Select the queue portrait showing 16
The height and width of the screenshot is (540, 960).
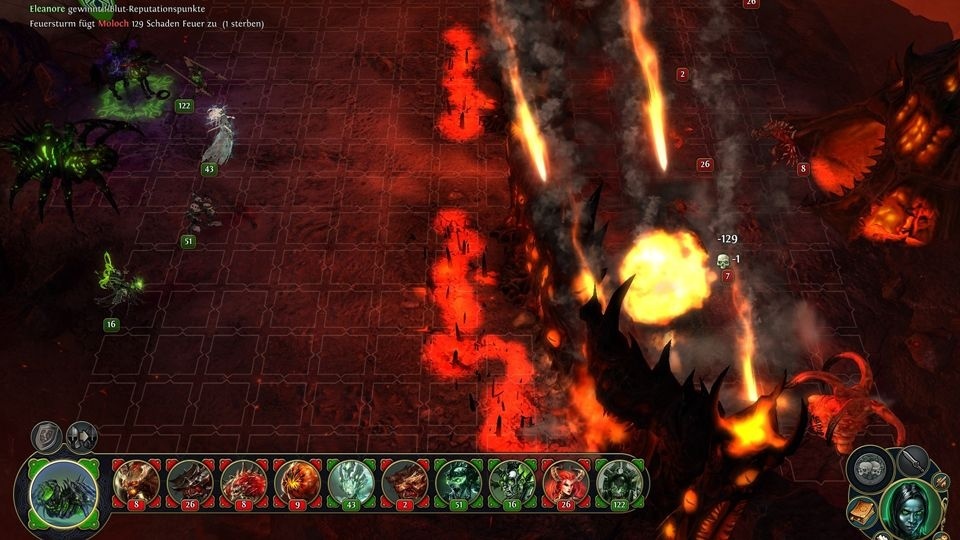pyautogui.click(x=513, y=481)
